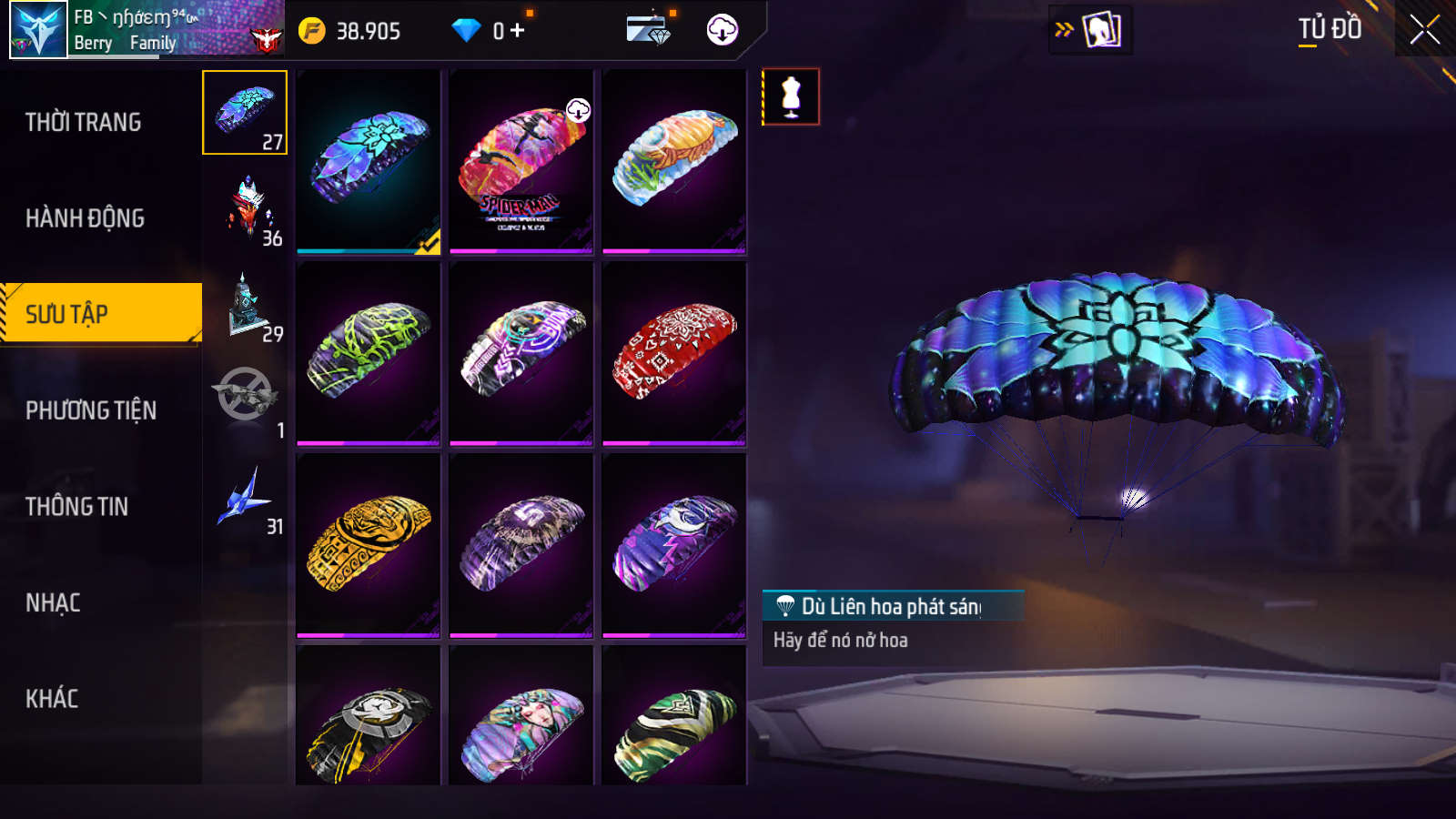1456x819 pixels.
Task: Open the THÔNG TIN section
Action: (77, 507)
